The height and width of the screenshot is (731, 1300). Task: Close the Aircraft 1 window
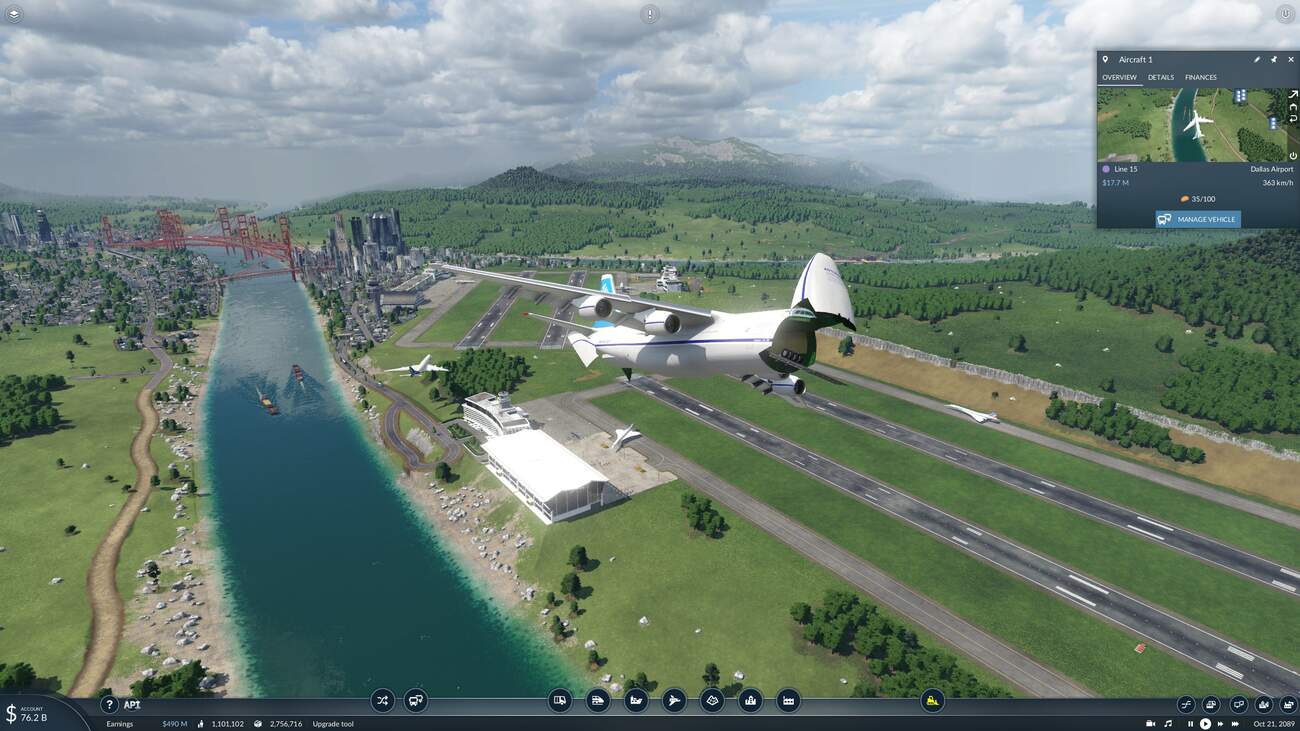pos(1290,60)
